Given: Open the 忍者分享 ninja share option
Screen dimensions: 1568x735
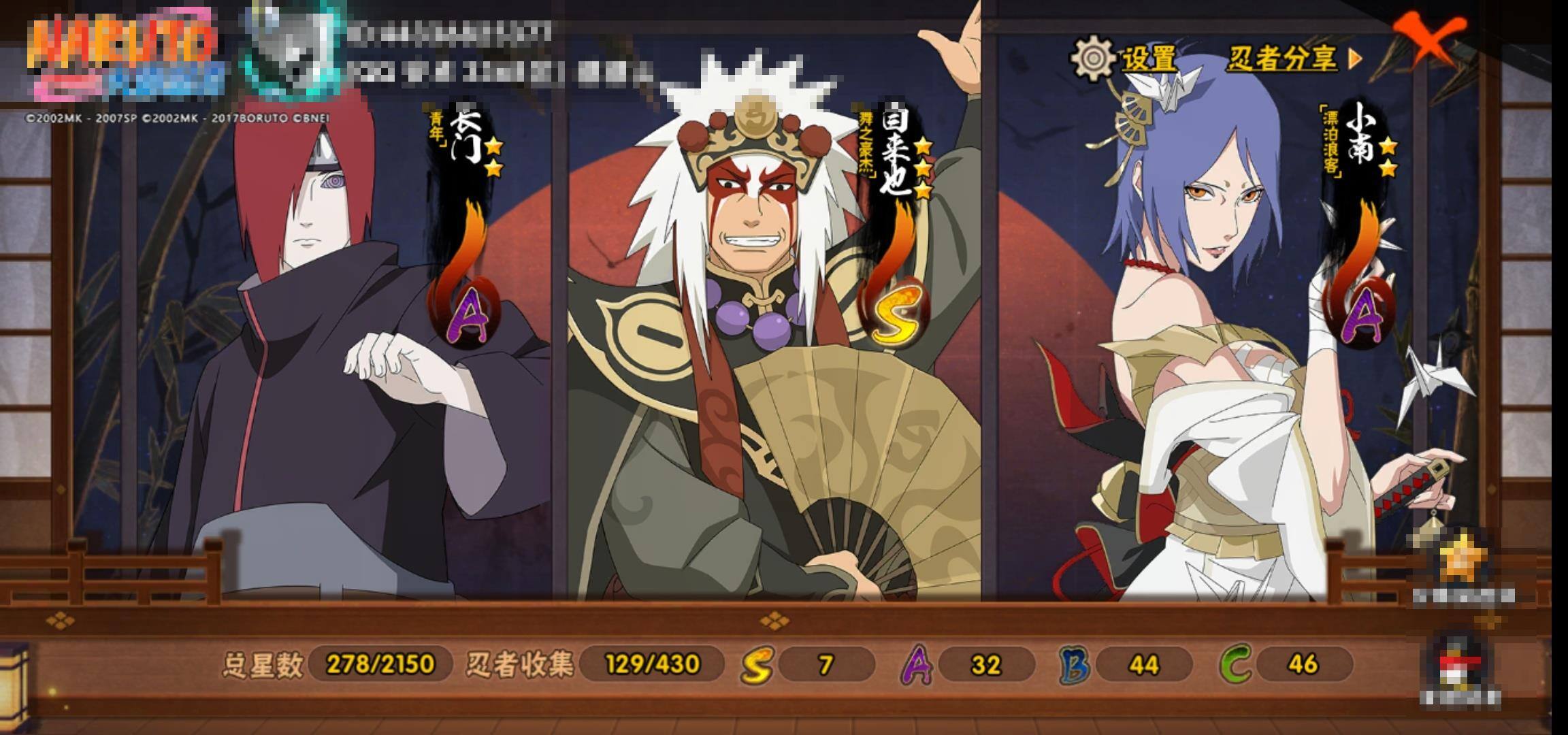Looking at the screenshot, I should tap(1292, 59).
